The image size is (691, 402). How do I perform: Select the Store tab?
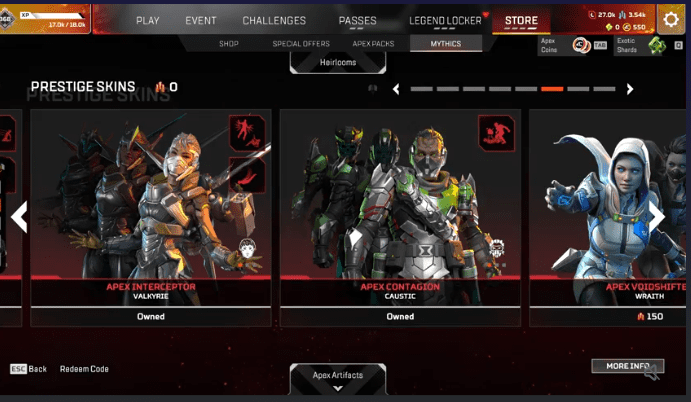tap(521, 20)
